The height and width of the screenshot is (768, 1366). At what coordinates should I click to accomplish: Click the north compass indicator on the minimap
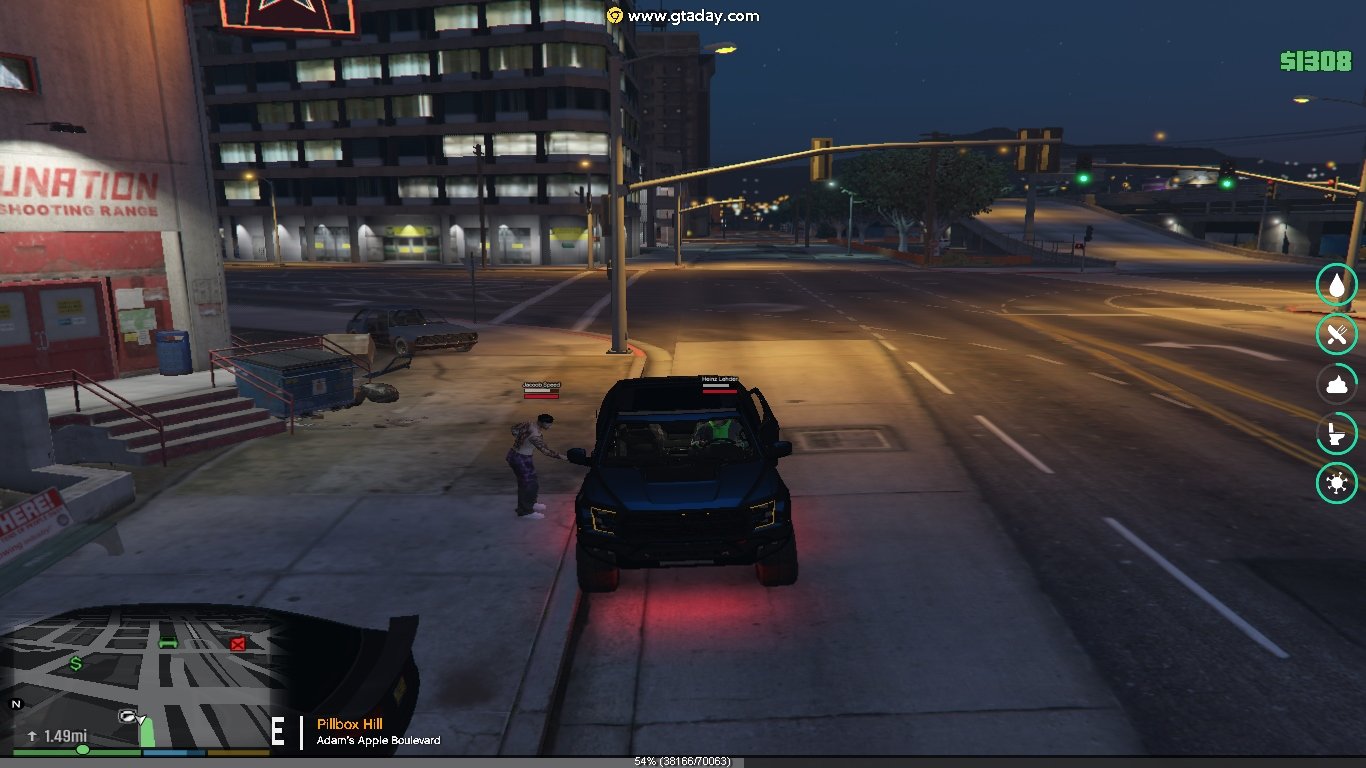[x=16, y=704]
